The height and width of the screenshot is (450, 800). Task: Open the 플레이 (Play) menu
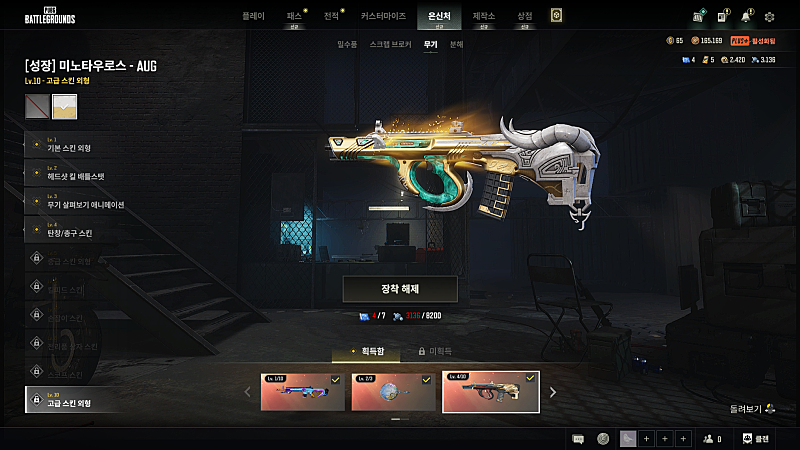pos(254,16)
